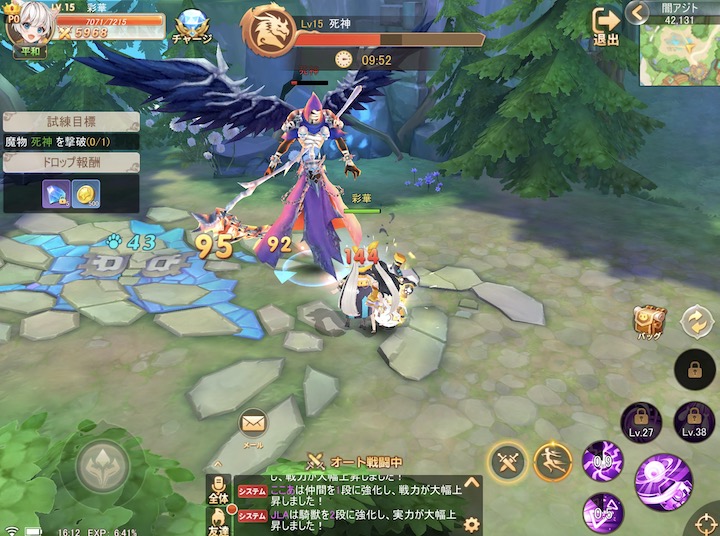This screenshot has height=536, width=720.
Task: Activate the golden dash skill
Action: pos(553,461)
